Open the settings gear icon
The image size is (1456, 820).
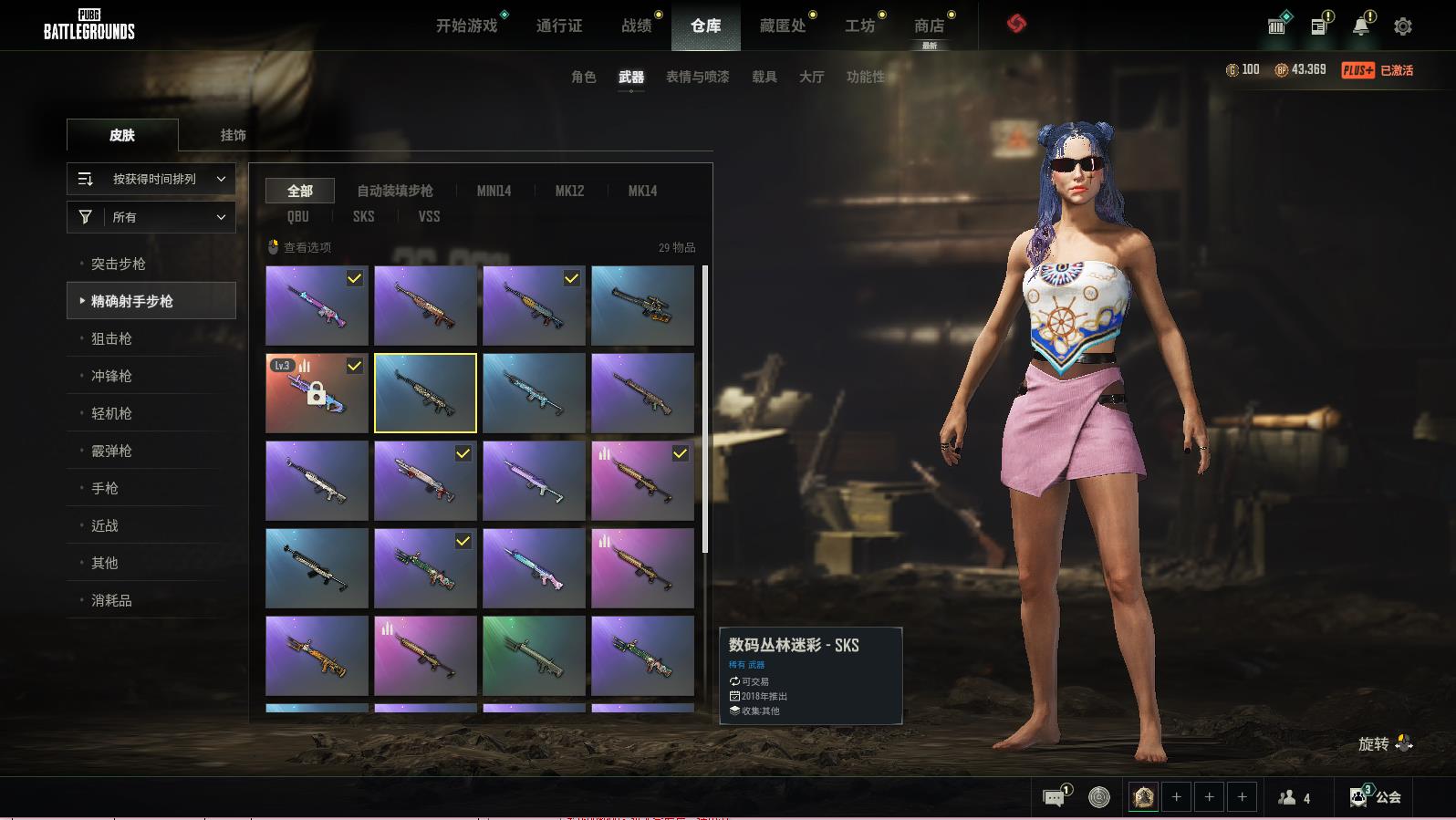pos(1402,26)
